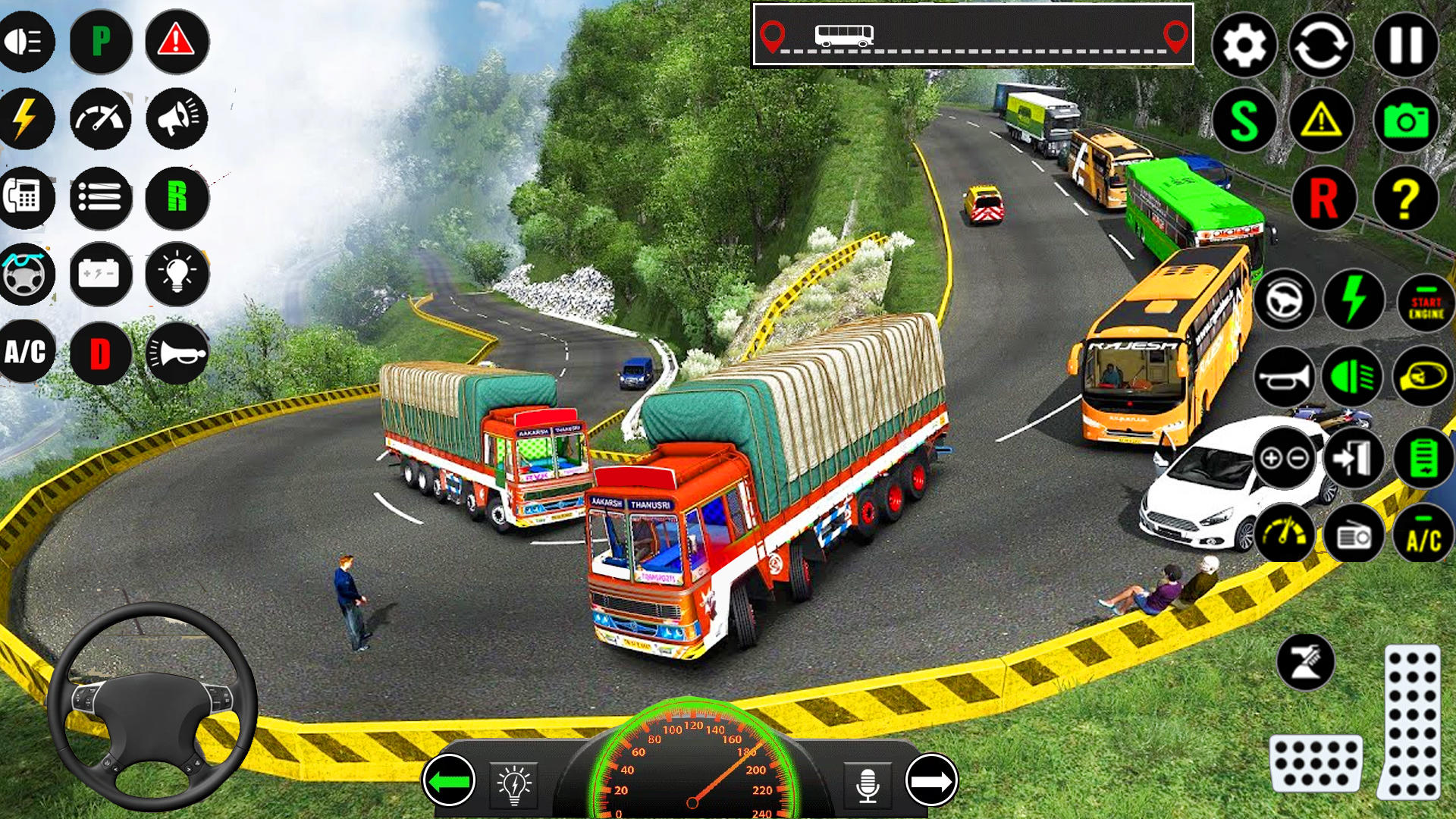Viewport: 1456px width, 819px height.
Task: Click the megaphone announcement button
Action: pyautogui.click(x=177, y=119)
